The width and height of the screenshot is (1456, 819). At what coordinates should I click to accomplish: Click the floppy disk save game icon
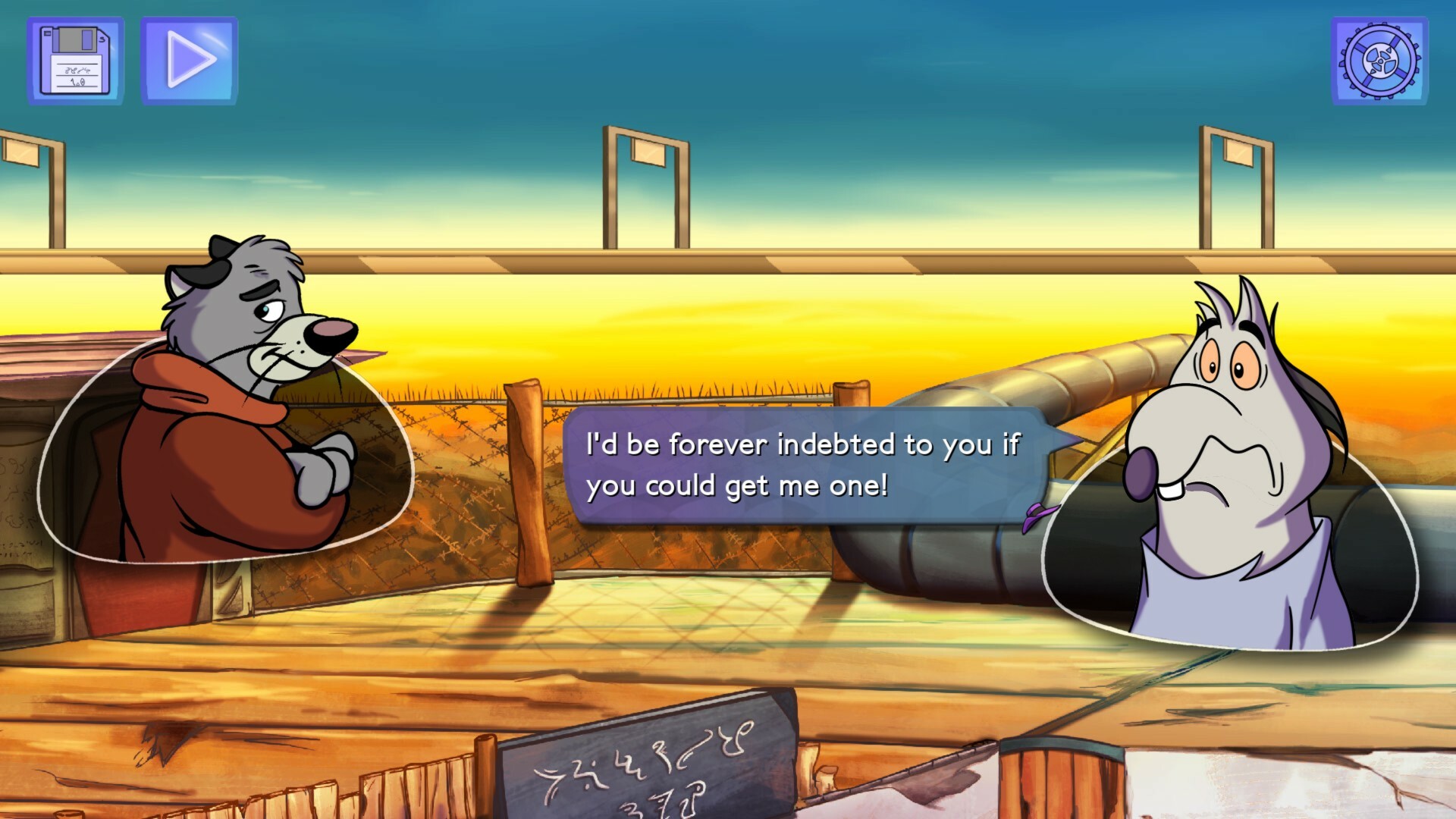[x=74, y=58]
